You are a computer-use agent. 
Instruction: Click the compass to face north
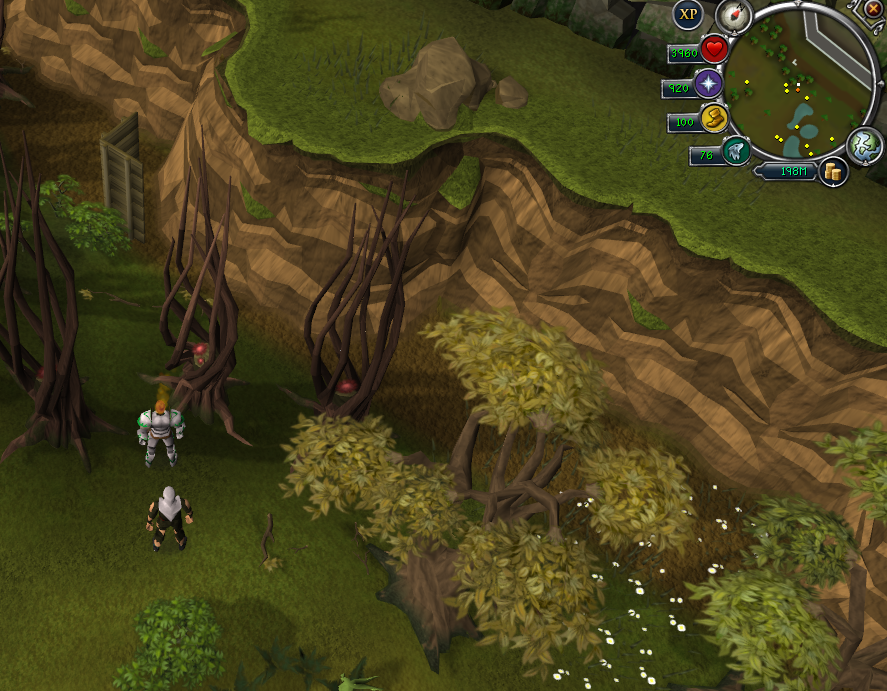coord(734,14)
